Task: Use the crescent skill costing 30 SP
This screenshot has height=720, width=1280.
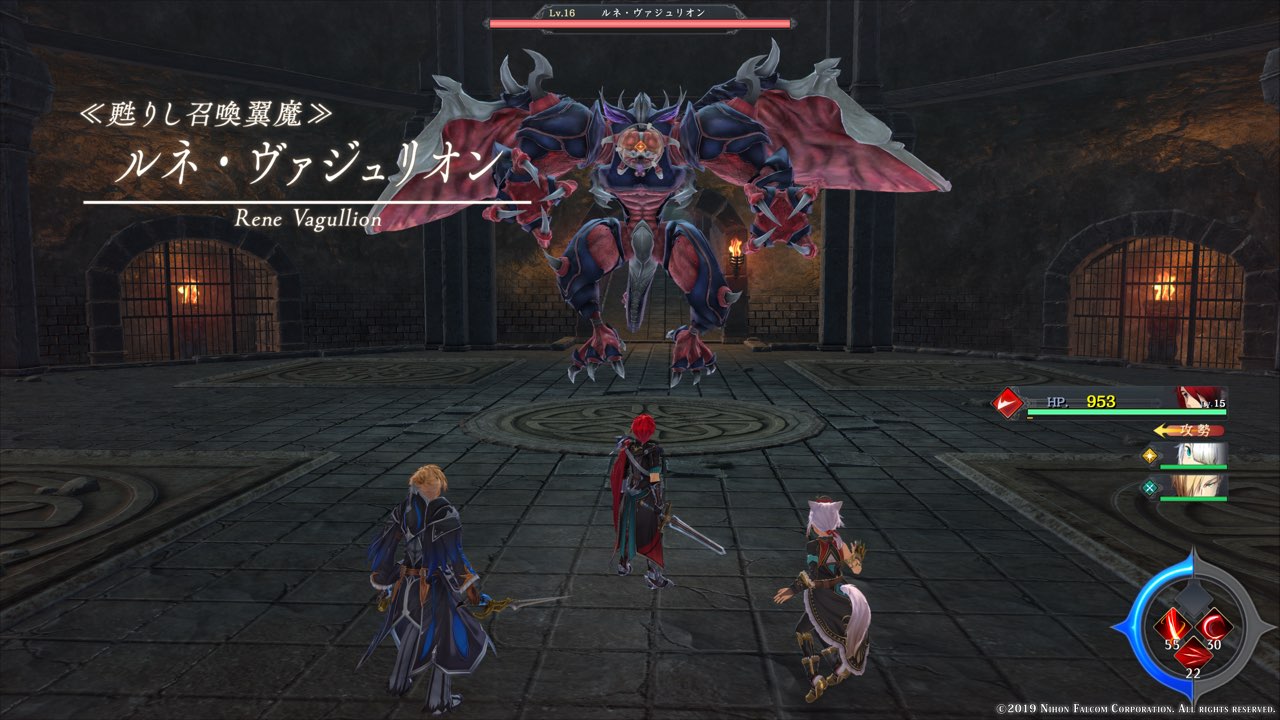Action: (1212, 627)
